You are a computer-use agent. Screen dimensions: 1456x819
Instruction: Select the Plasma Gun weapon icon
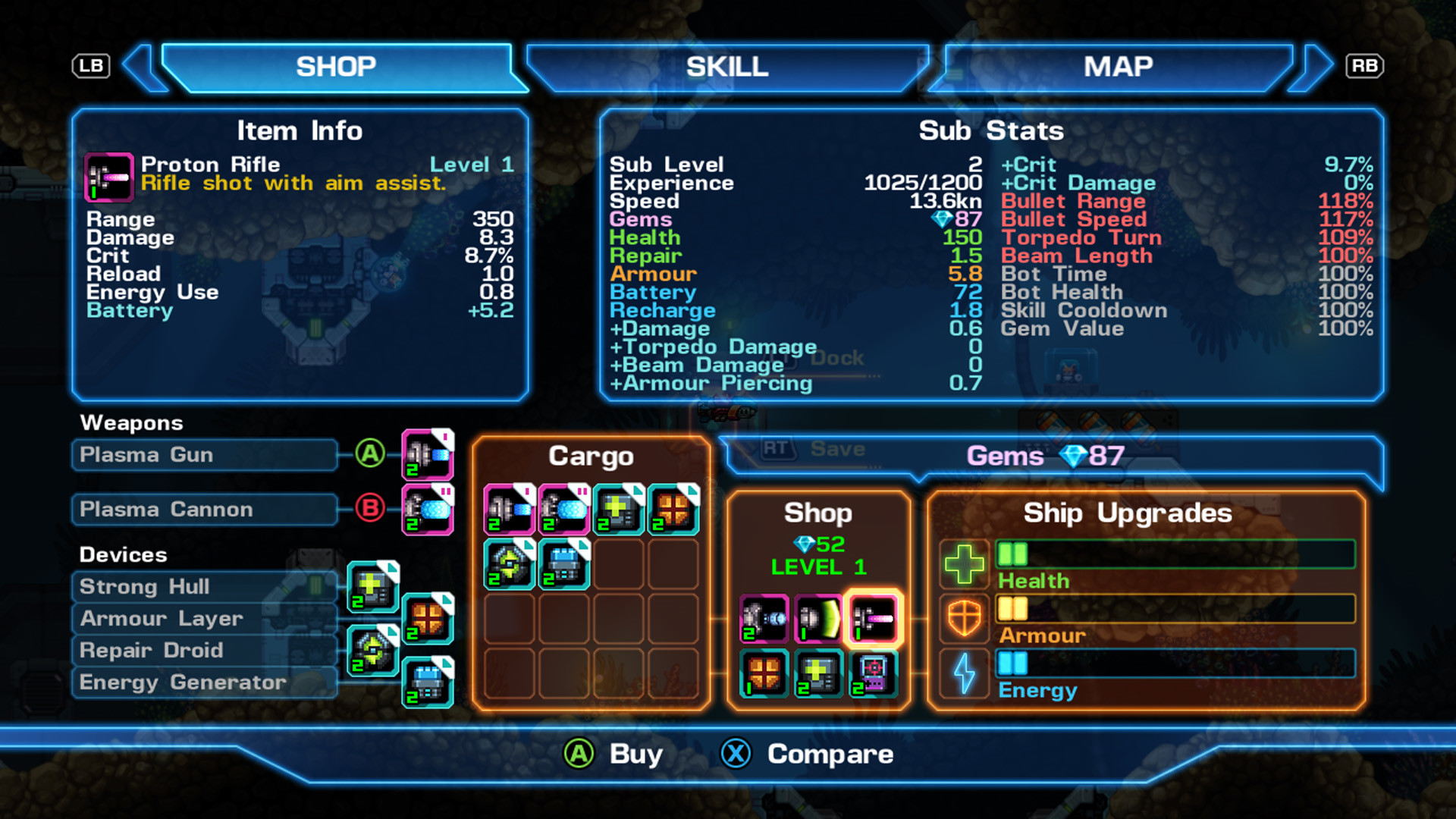[x=426, y=455]
